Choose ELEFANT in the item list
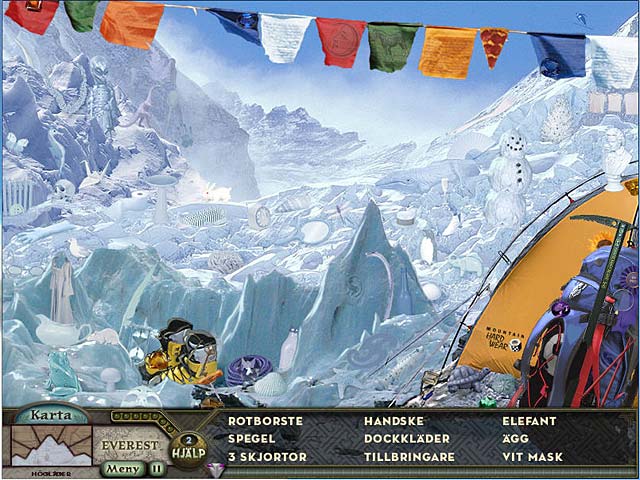 [x=530, y=421]
